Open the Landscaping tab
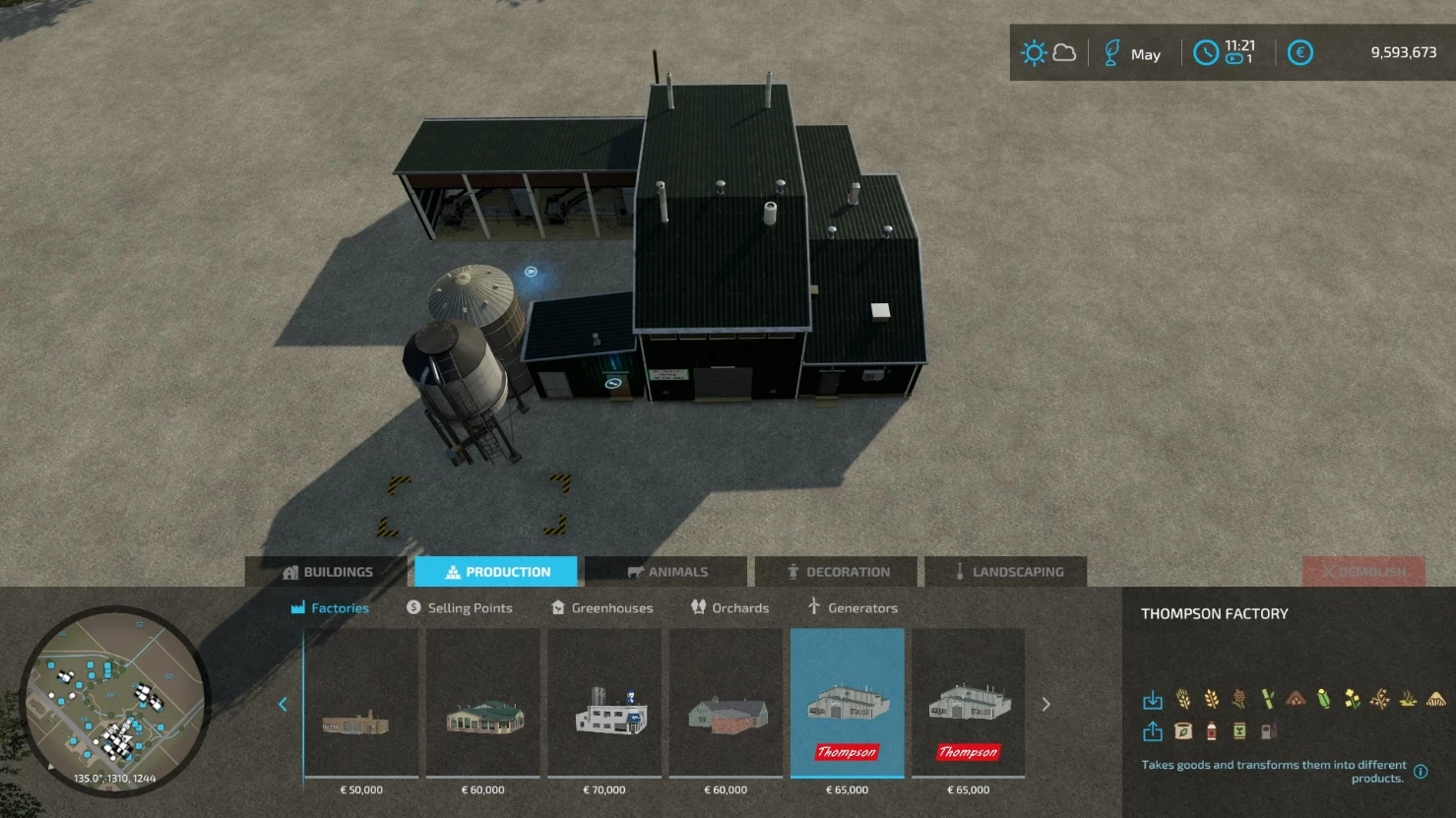Image resolution: width=1456 pixels, height=818 pixels. [1007, 572]
